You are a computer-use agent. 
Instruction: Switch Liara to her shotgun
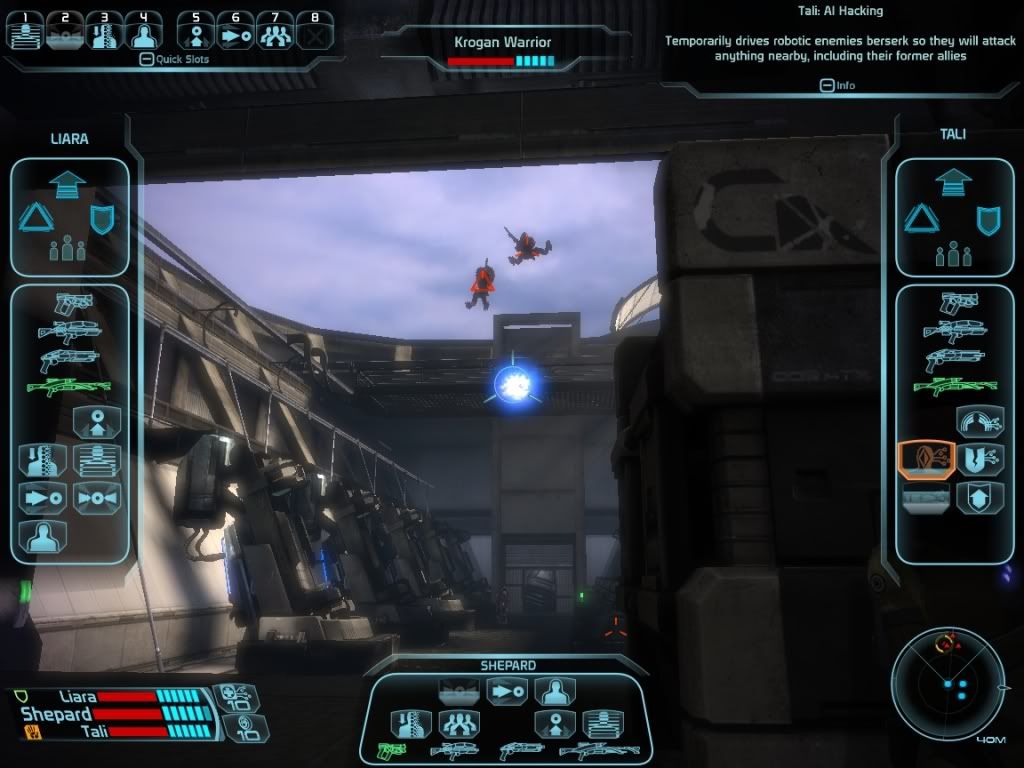point(69,359)
